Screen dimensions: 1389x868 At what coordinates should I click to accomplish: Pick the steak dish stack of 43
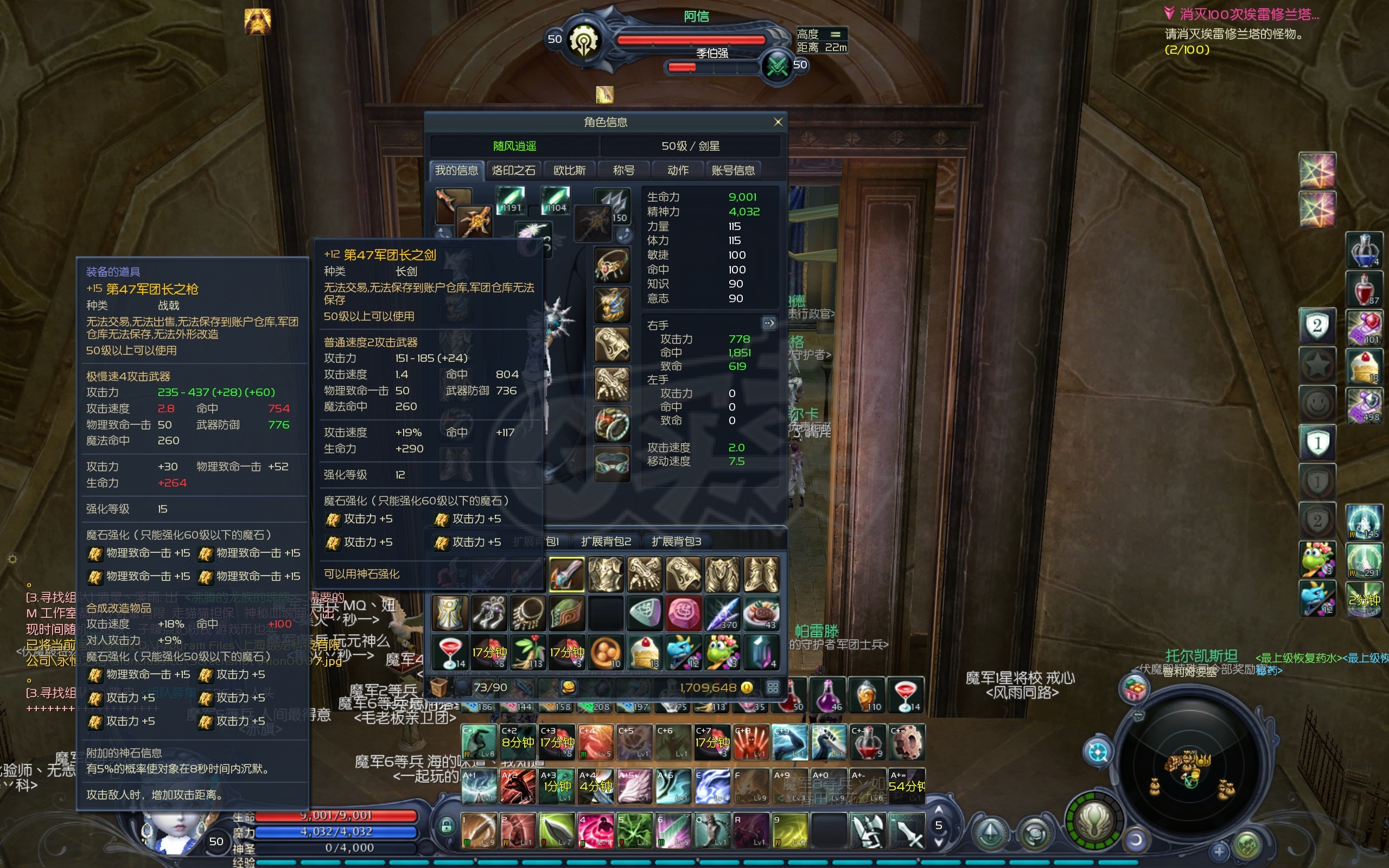coord(761,613)
